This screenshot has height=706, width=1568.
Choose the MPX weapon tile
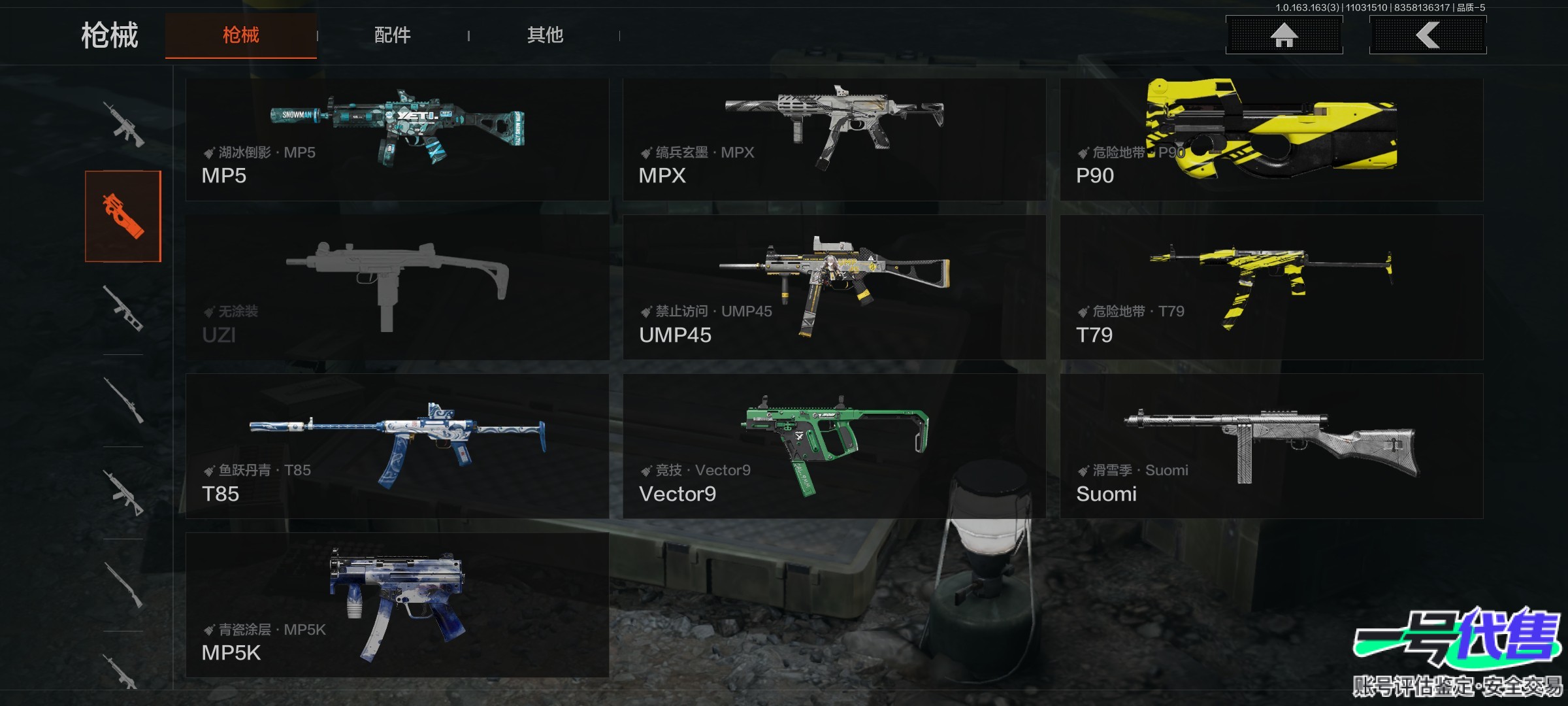click(834, 139)
